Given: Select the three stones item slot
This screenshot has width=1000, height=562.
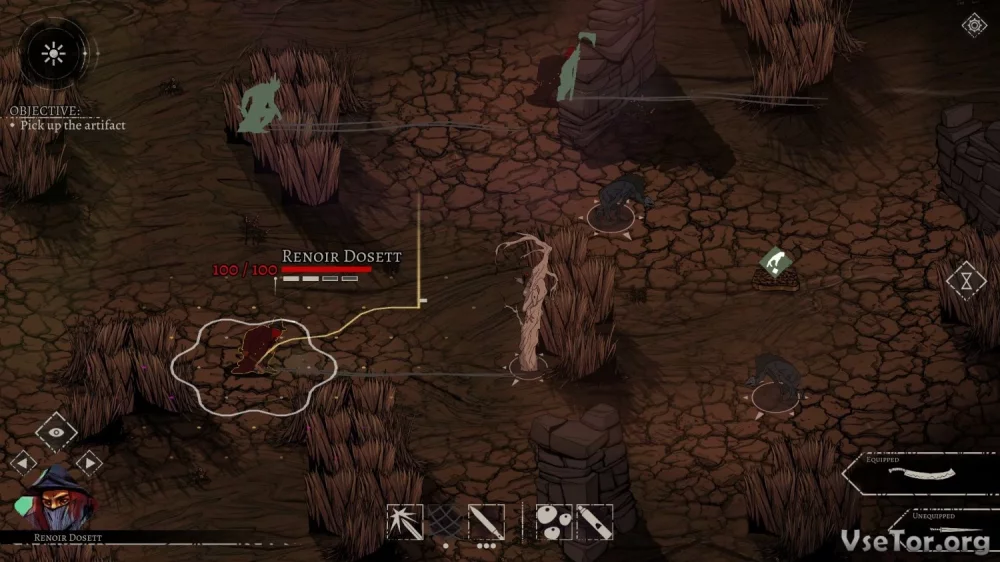Looking at the screenshot, I should pos(554,522).
